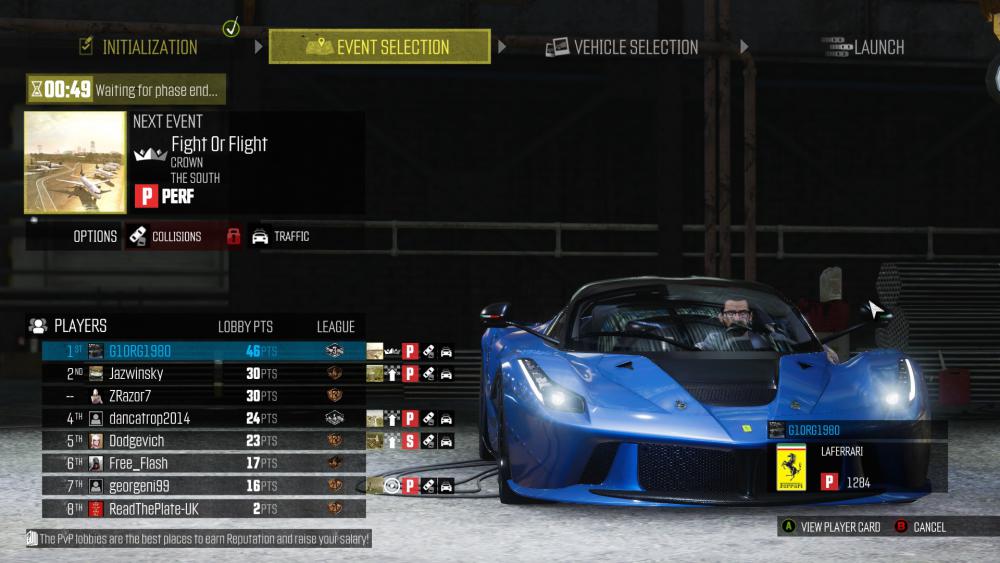
Task: Open the Initialization phase tab
Action: click(x=138, y=47)
